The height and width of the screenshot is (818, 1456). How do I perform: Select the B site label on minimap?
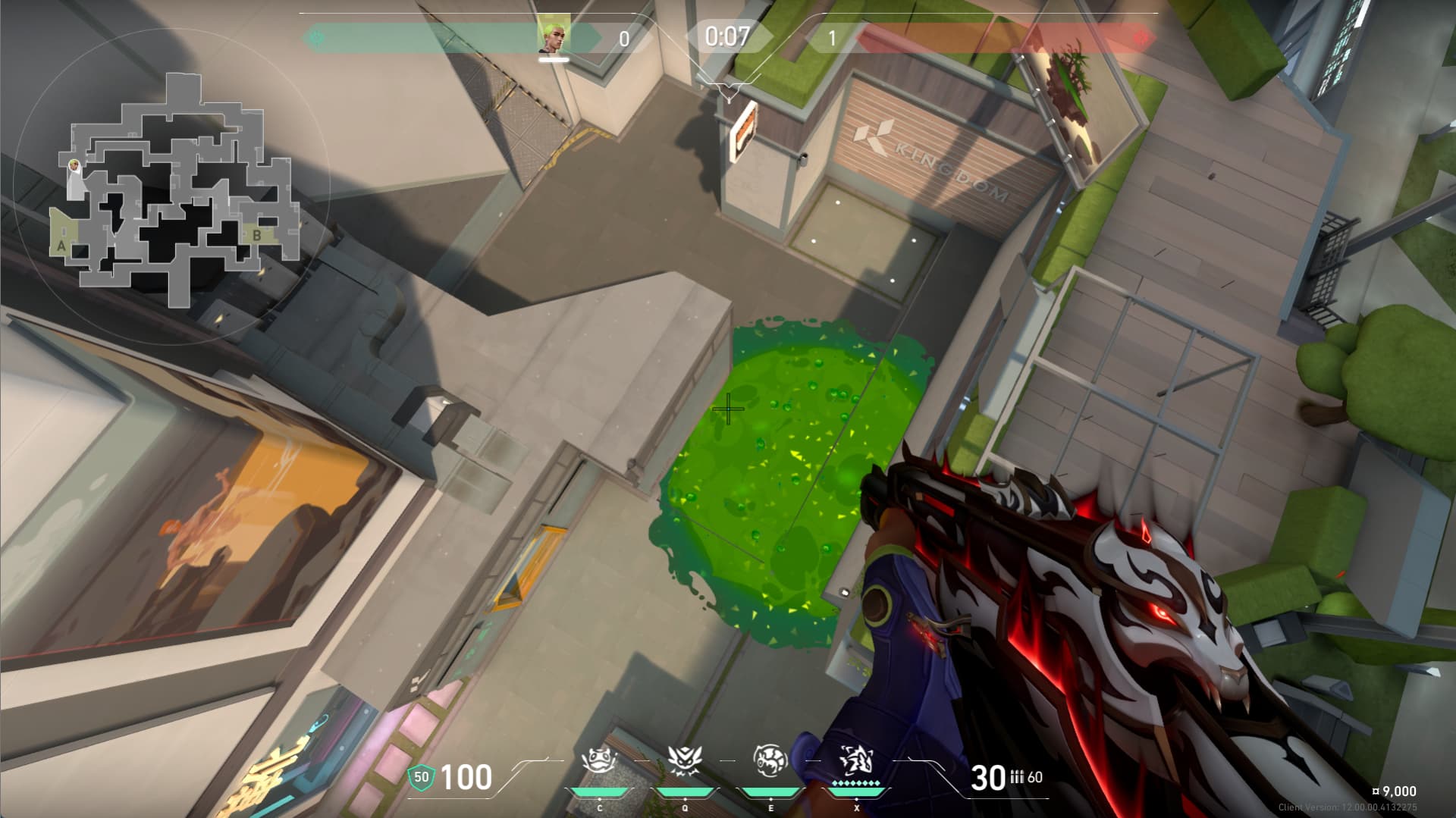pyautogui.click(x=257, y=235)
